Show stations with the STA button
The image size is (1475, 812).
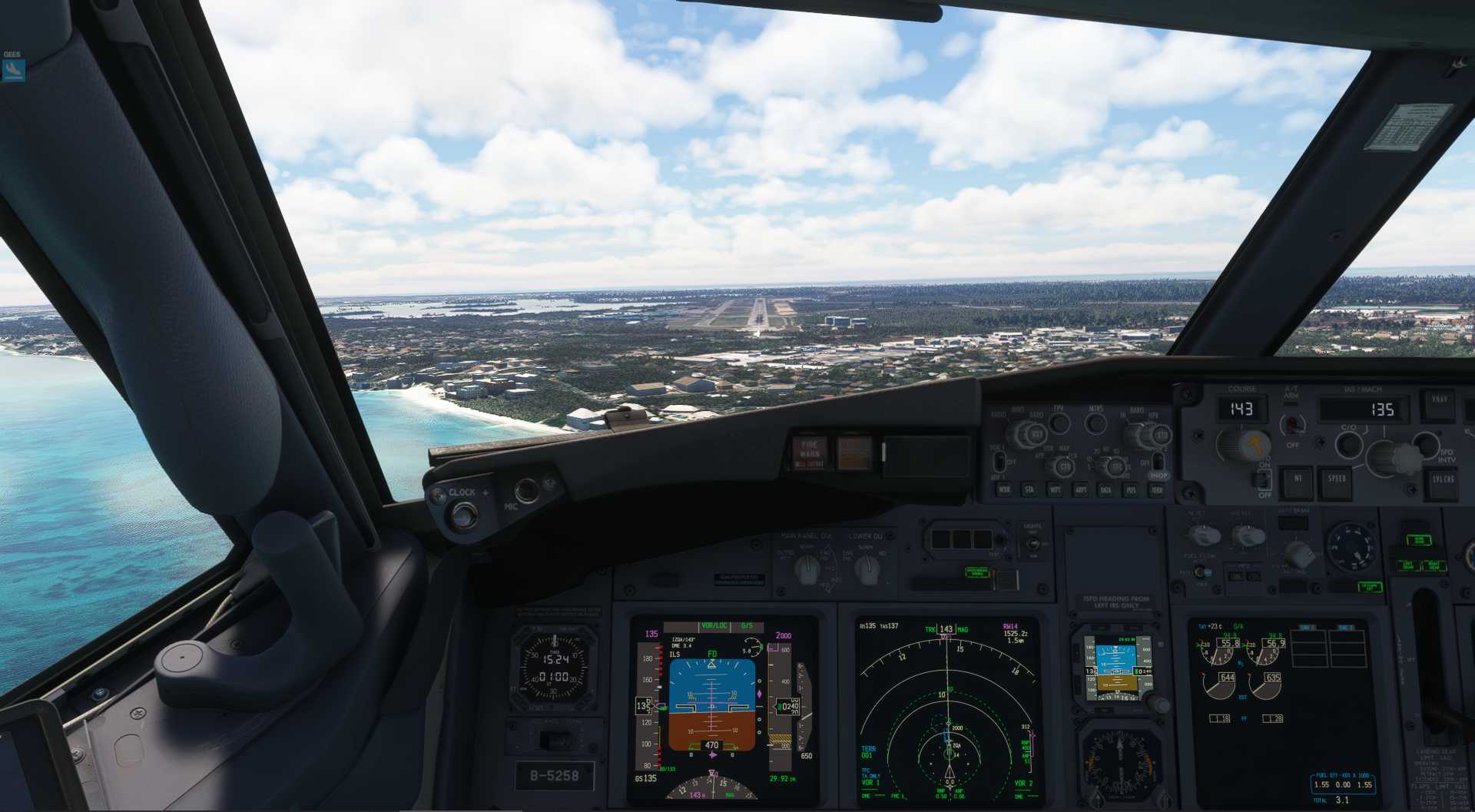click(x=1029, y=489)
